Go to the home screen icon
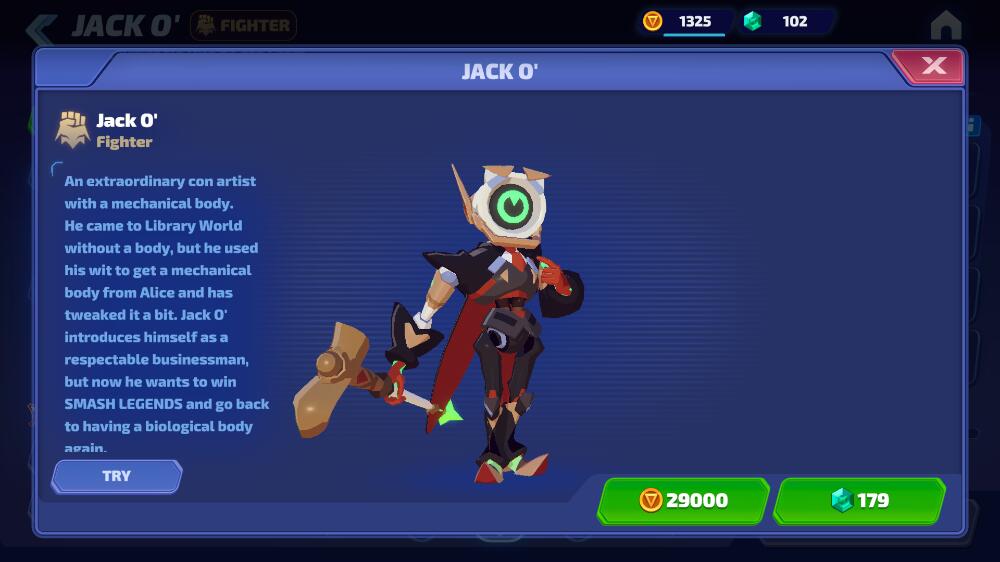 pos(945,25)
